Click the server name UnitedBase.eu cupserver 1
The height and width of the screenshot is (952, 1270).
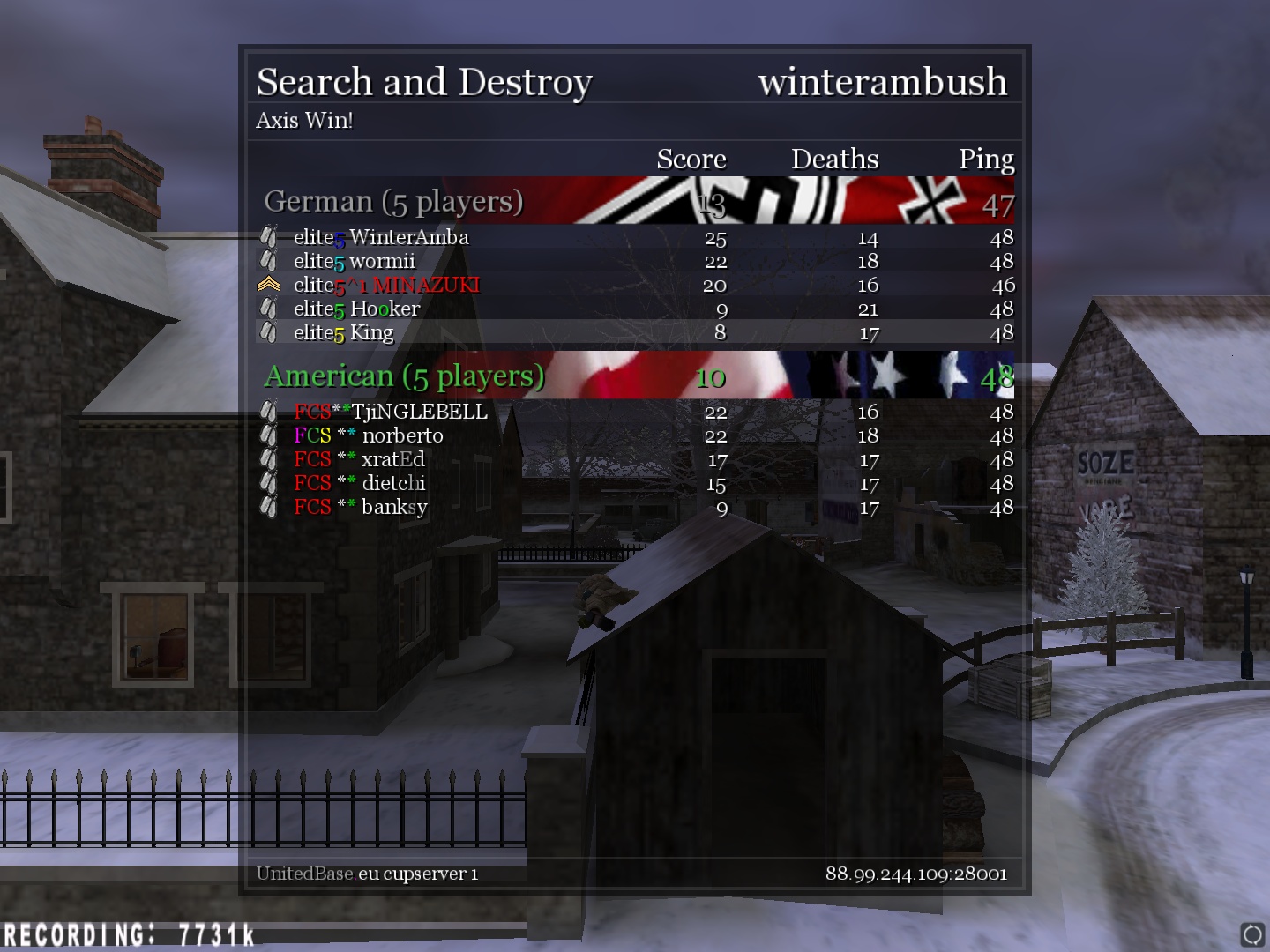click(x=366, y=874)
